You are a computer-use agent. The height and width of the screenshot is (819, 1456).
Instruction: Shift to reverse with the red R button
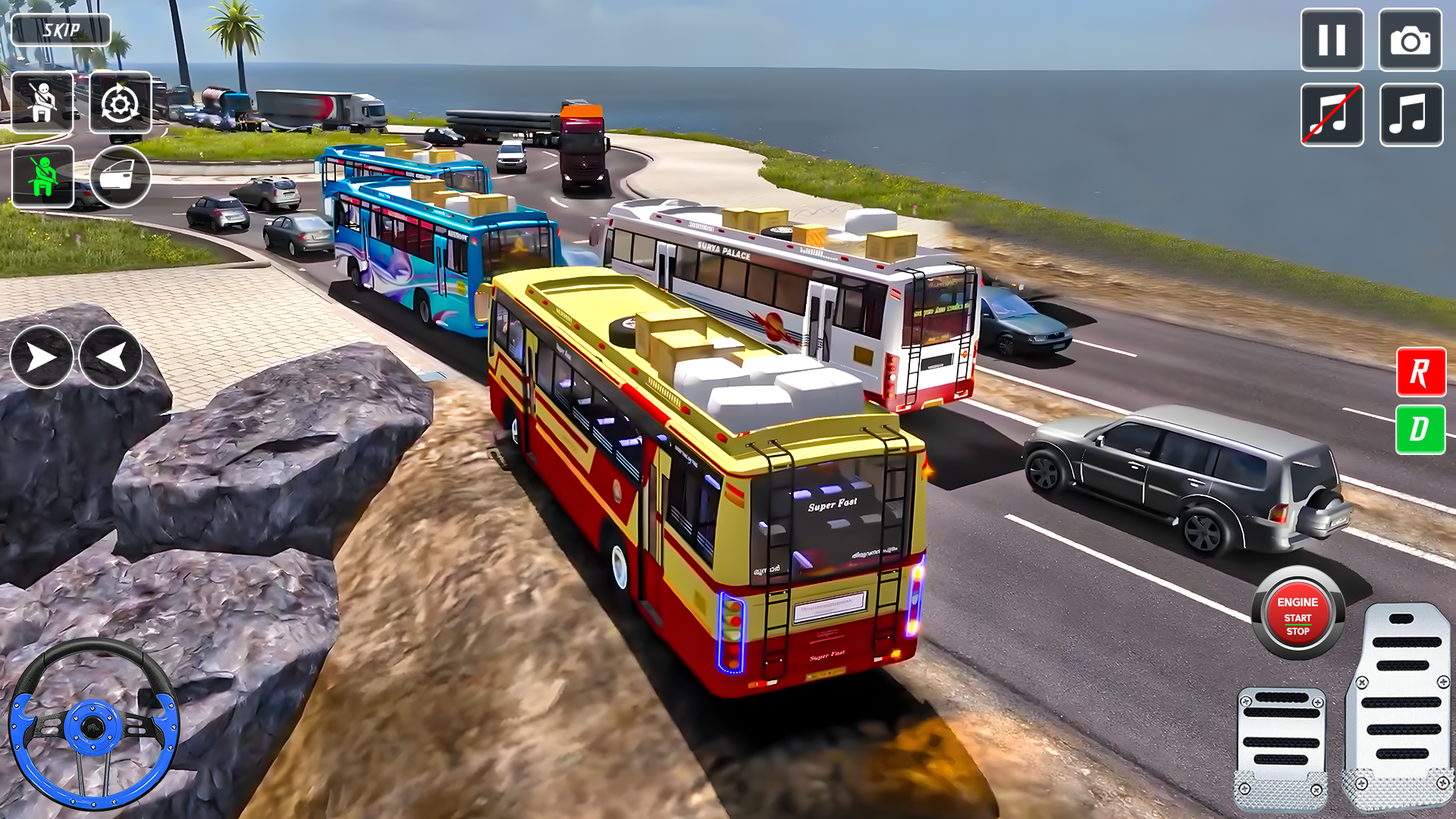(x=1420, y=372)
